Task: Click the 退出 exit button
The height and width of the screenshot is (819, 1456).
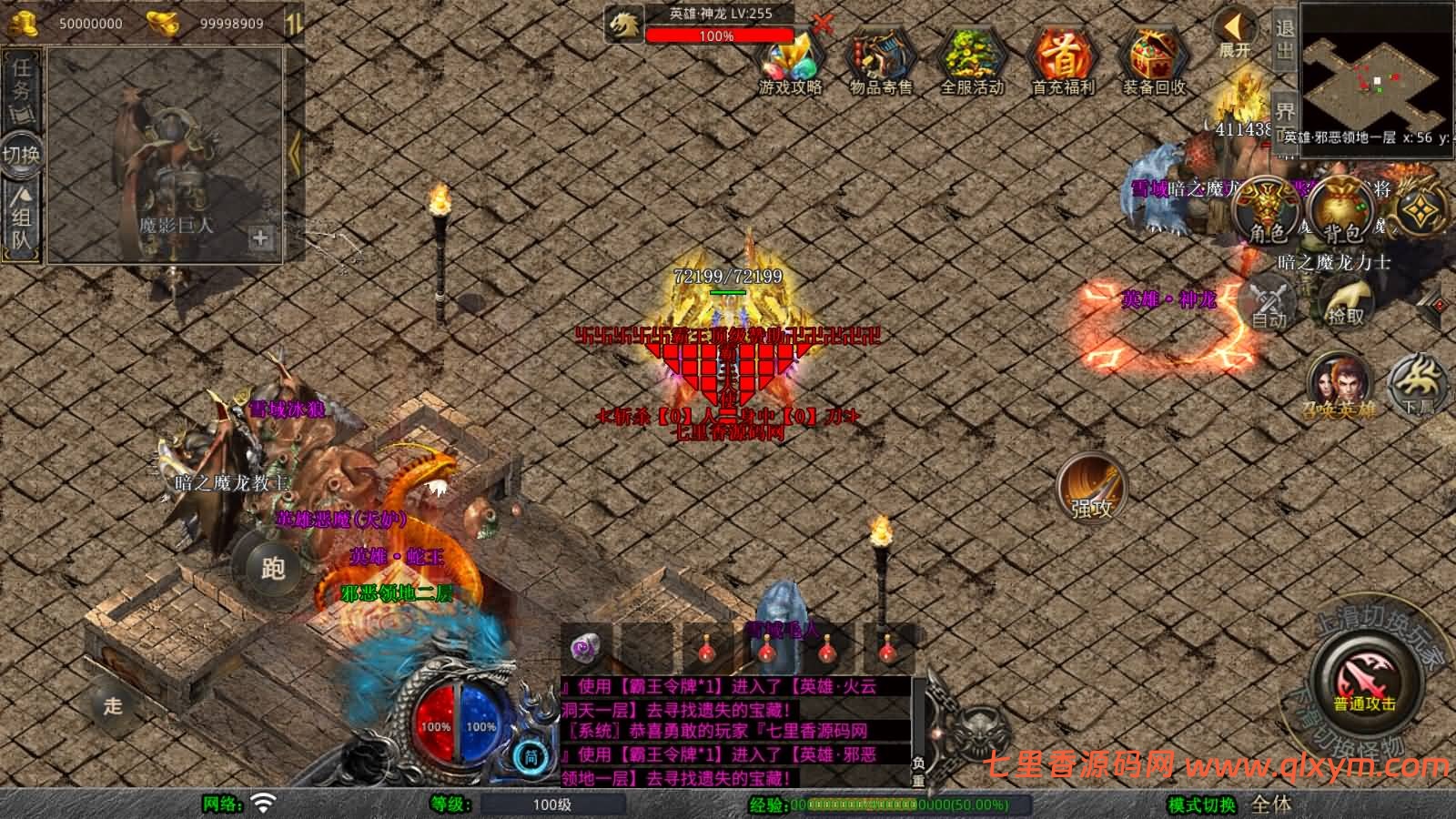Action: click(x=1284, y=40)
